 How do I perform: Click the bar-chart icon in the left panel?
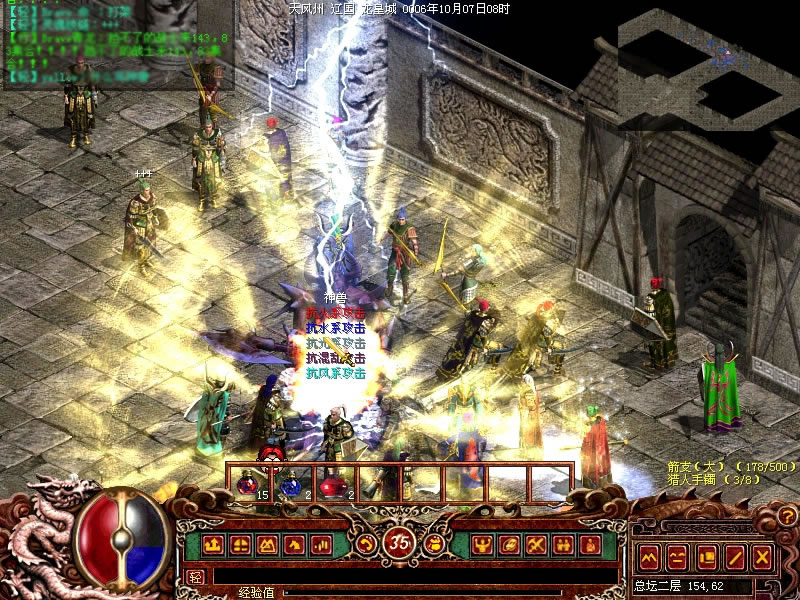pos(321,545)
